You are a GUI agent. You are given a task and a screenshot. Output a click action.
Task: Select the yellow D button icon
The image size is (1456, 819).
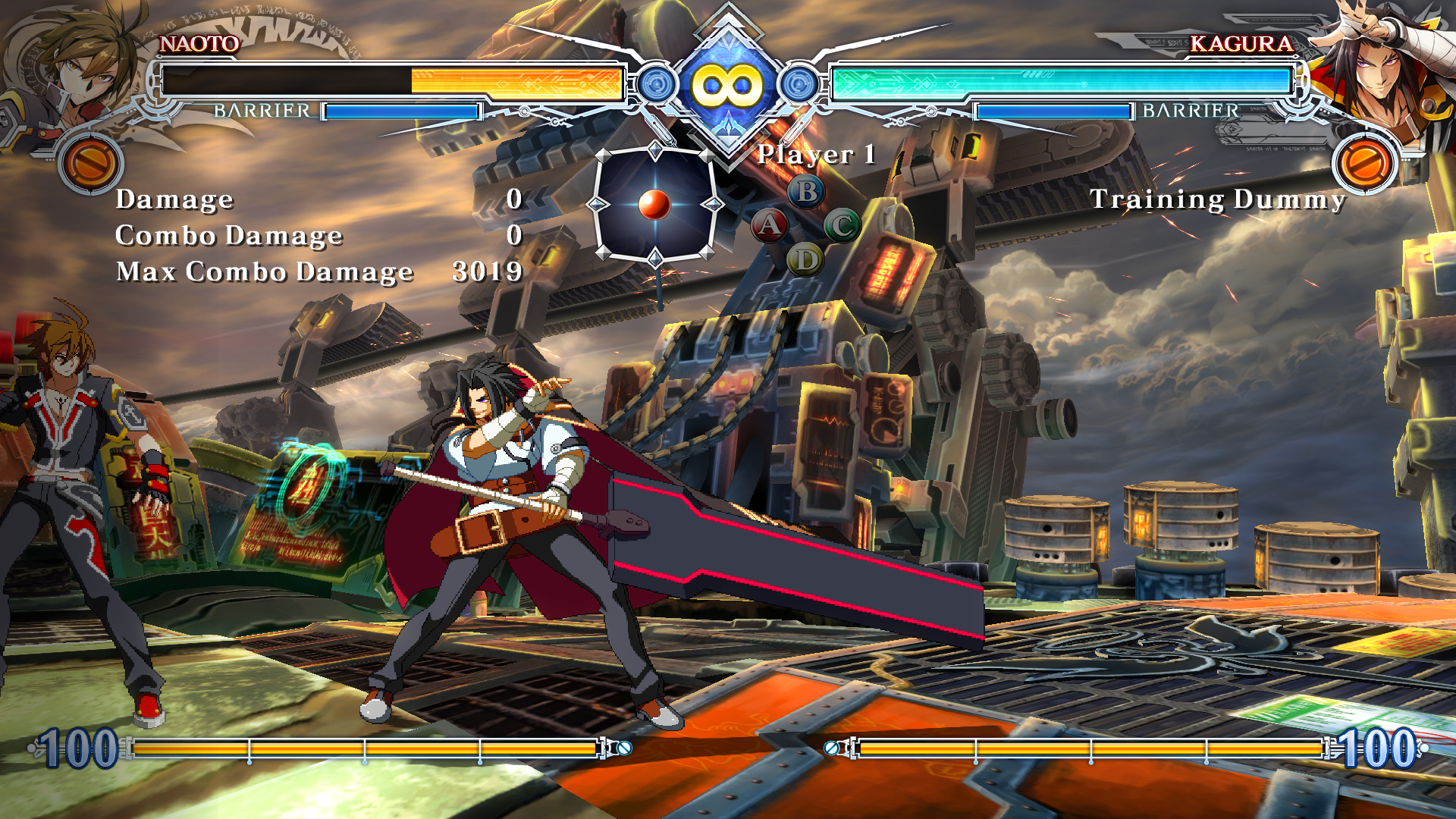click(805, 260)
